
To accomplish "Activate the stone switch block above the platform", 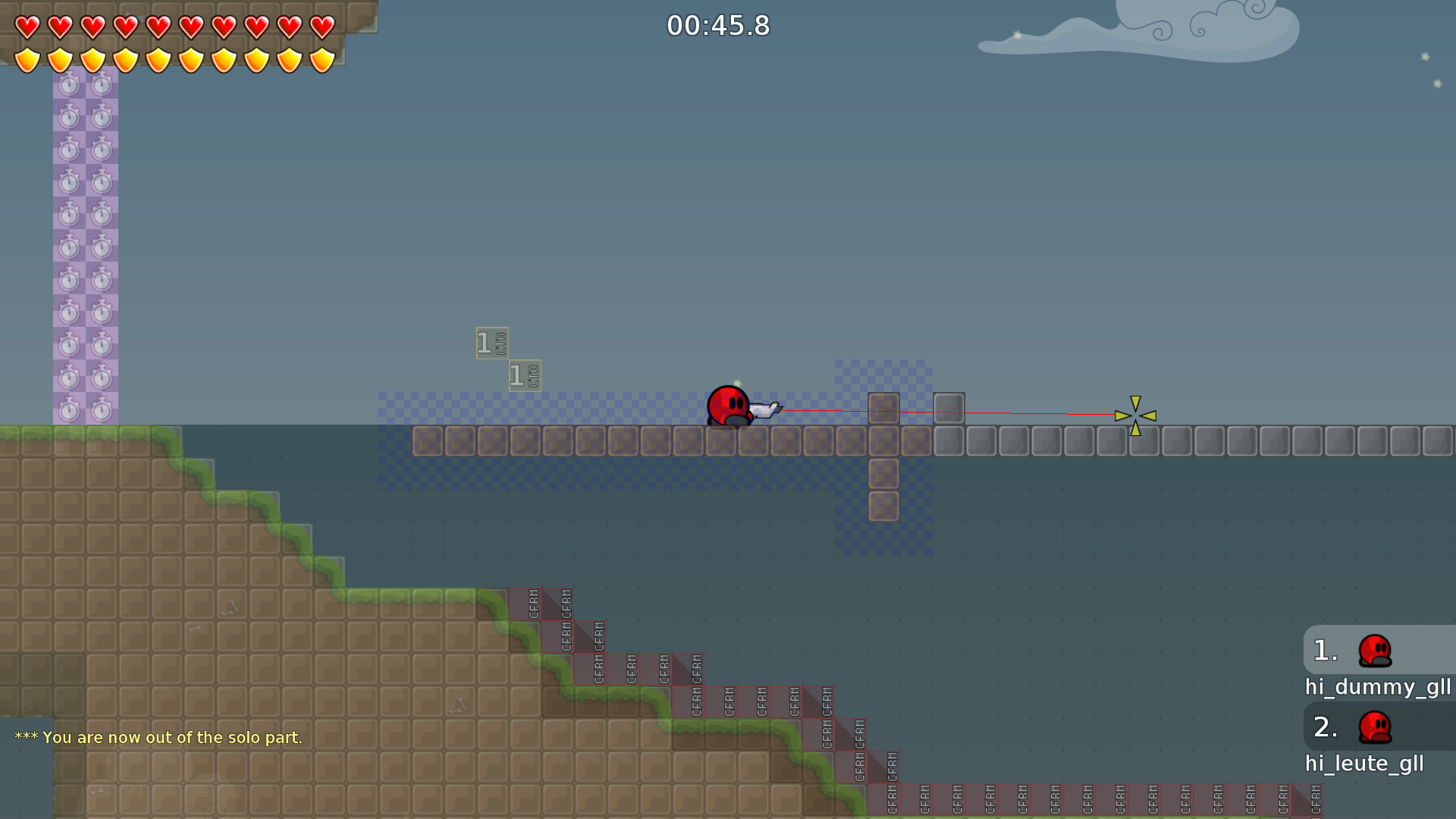I will pyautogui.click(x=949, y=408).
